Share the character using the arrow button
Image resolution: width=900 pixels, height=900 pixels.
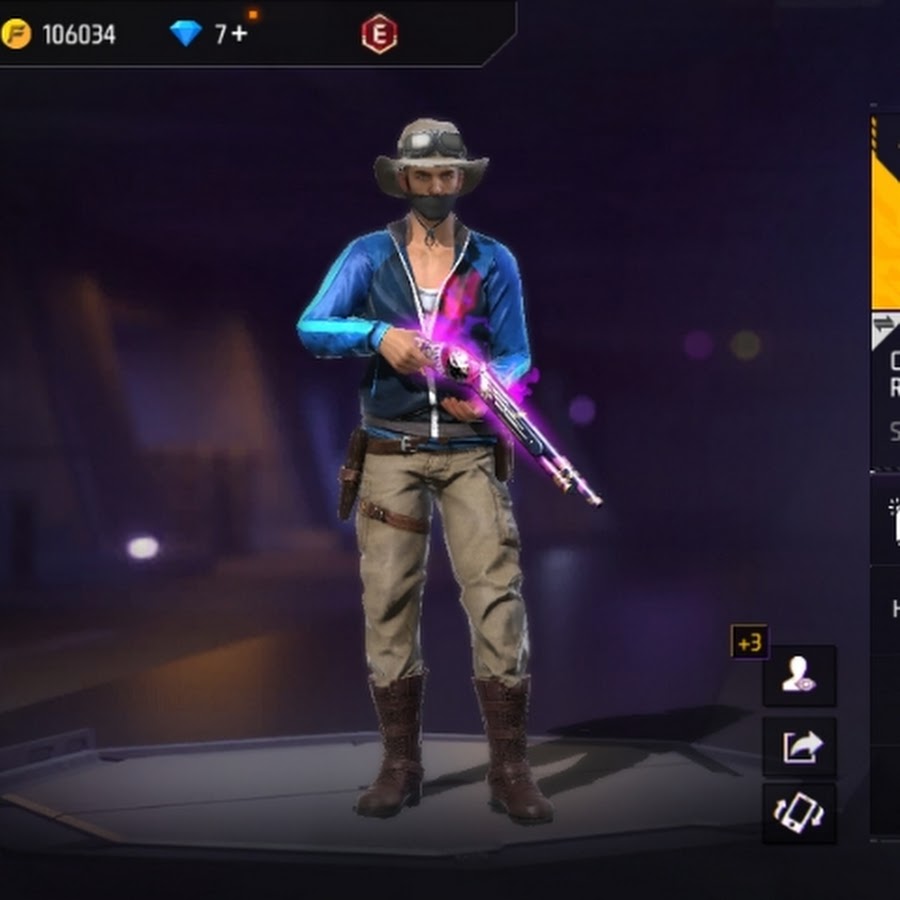[x=799, y=746]
